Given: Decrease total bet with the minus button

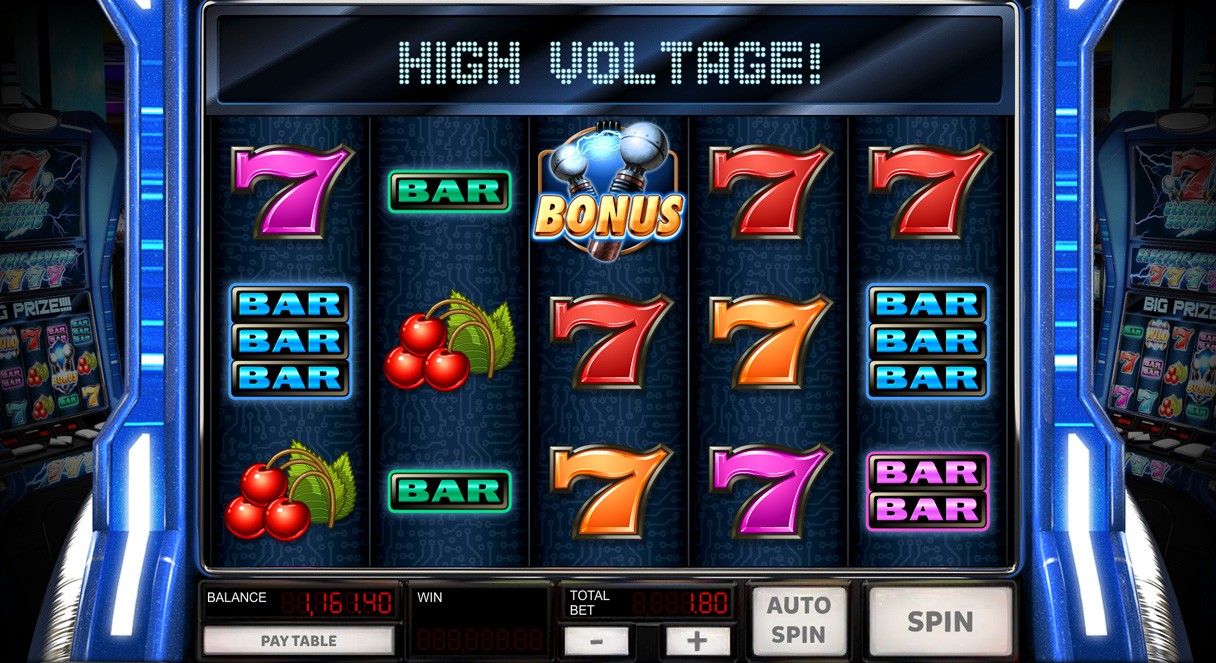Looking at the screenshot, I should tap(597, 642).
